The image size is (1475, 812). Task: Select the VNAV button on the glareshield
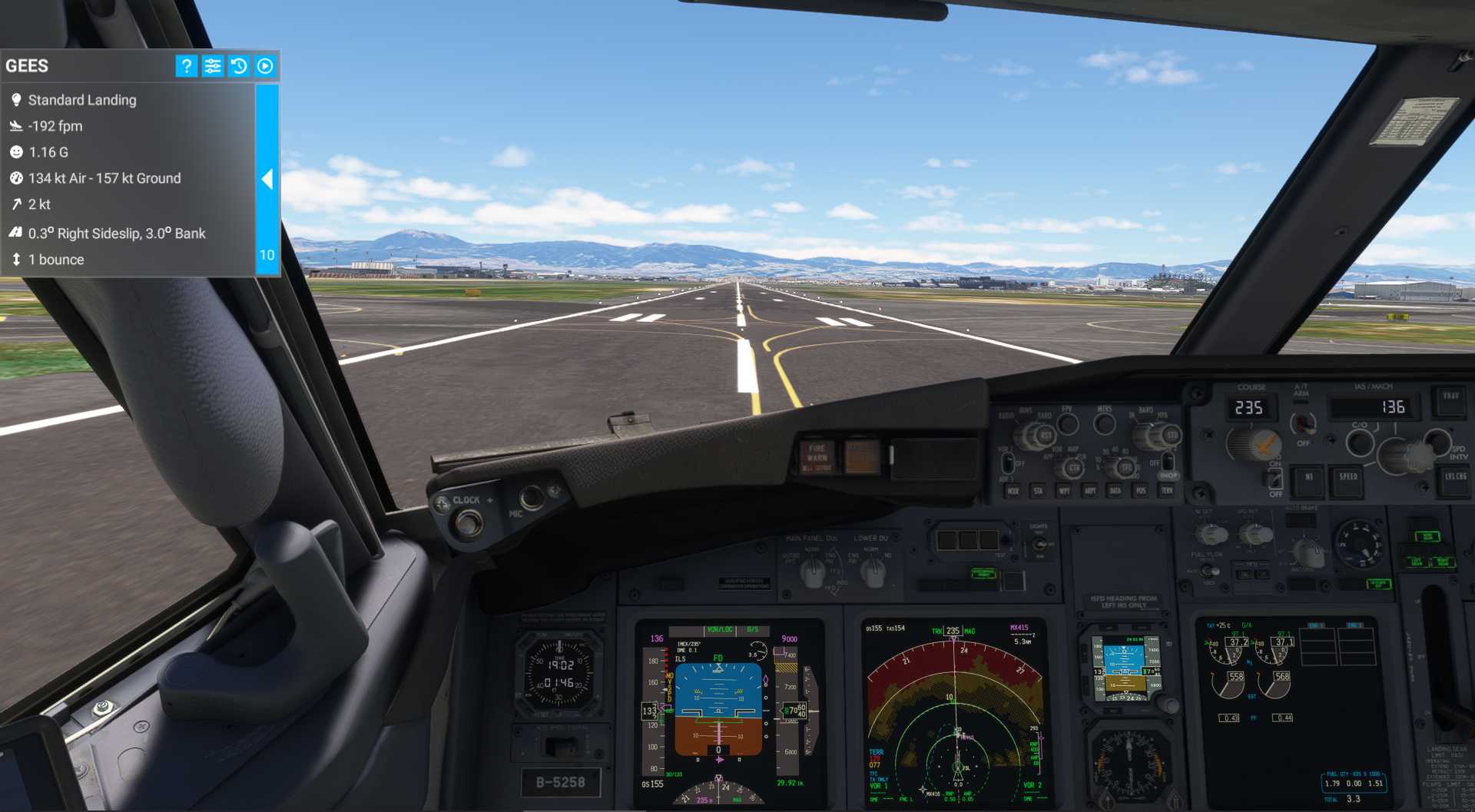point(1450,398)
